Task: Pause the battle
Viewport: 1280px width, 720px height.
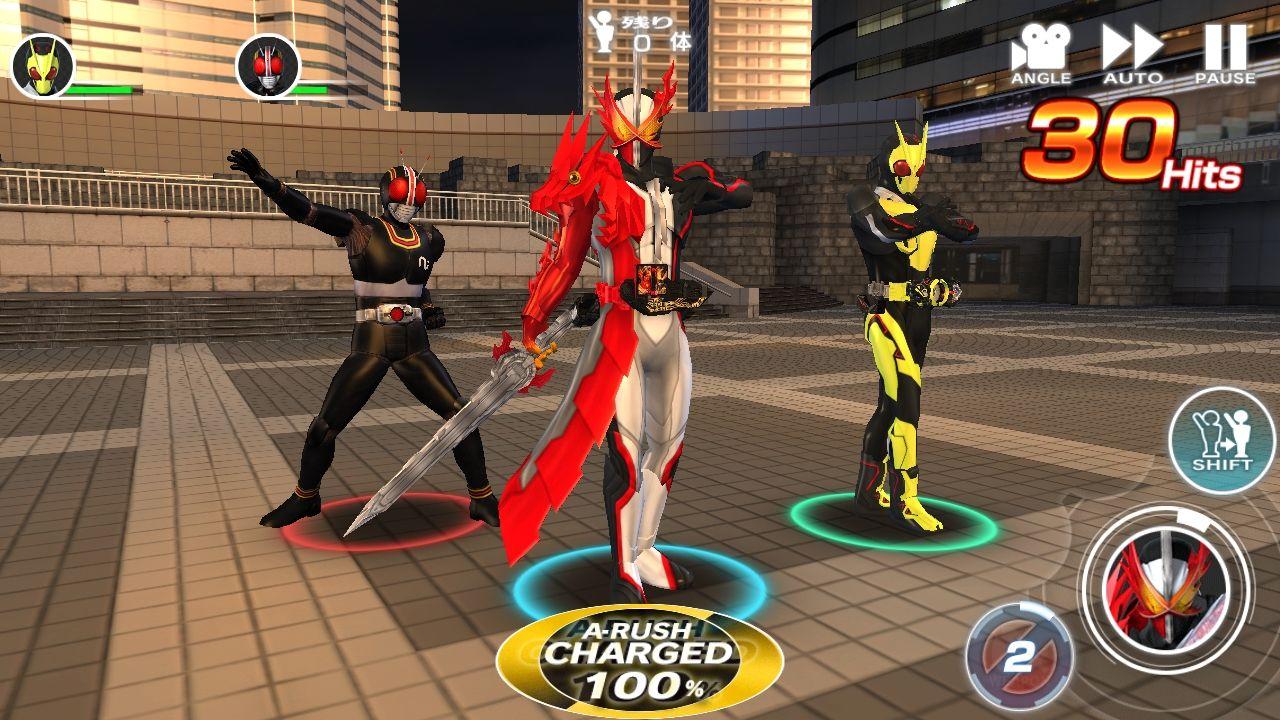Action: (x=1225, y=53)
